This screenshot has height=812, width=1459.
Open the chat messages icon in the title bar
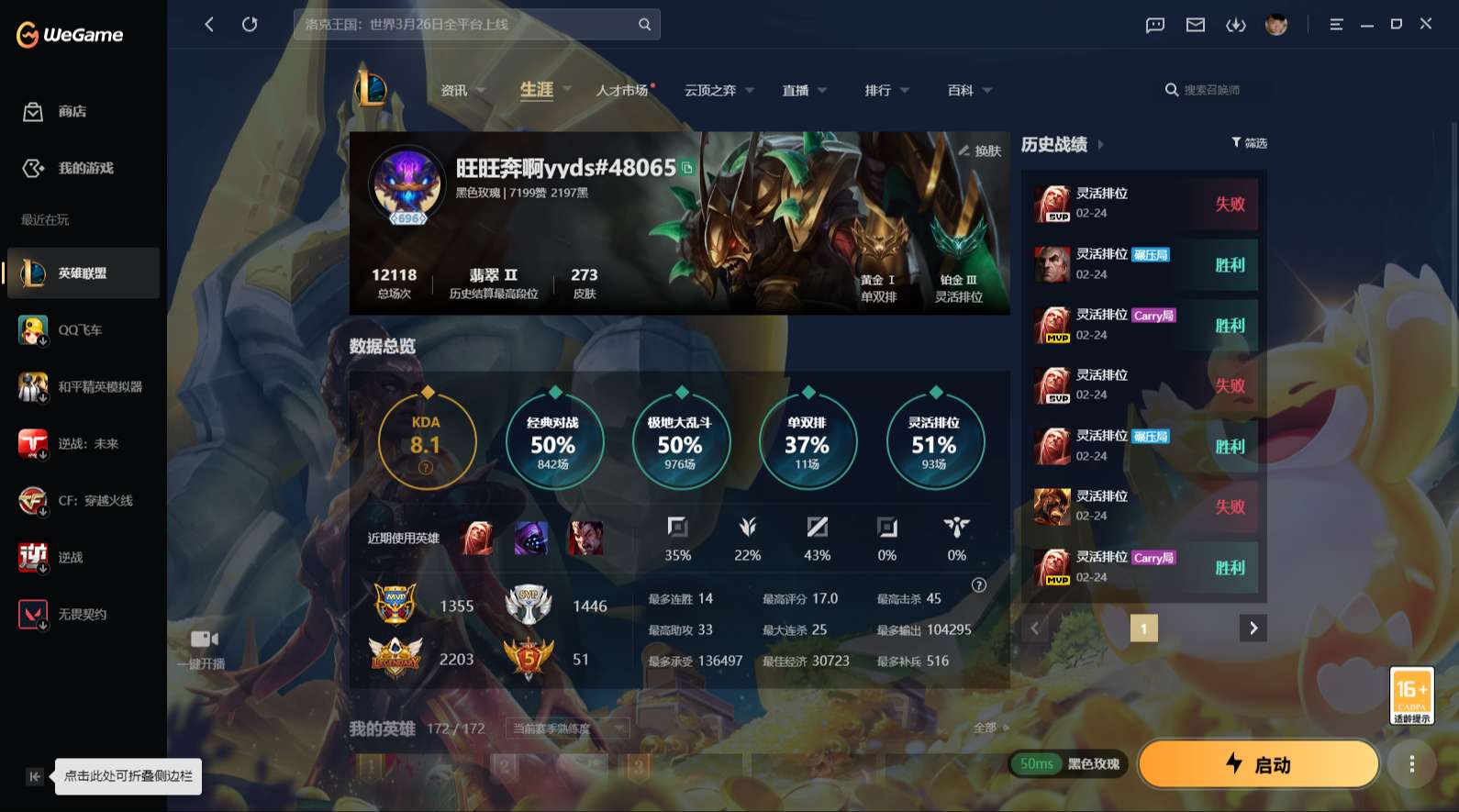click(x=1154, y=25)
